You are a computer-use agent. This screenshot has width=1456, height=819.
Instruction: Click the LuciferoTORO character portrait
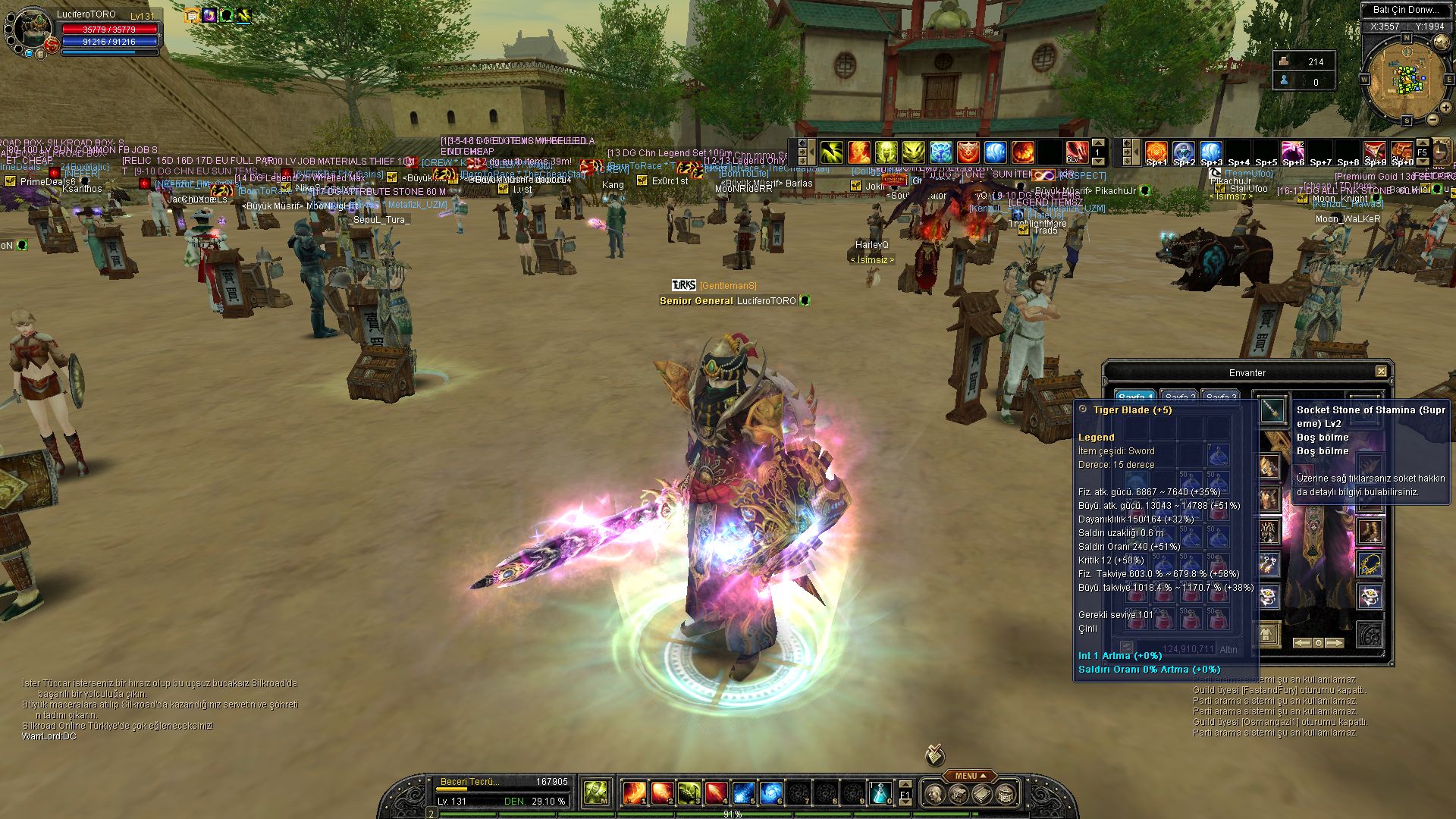30,30
